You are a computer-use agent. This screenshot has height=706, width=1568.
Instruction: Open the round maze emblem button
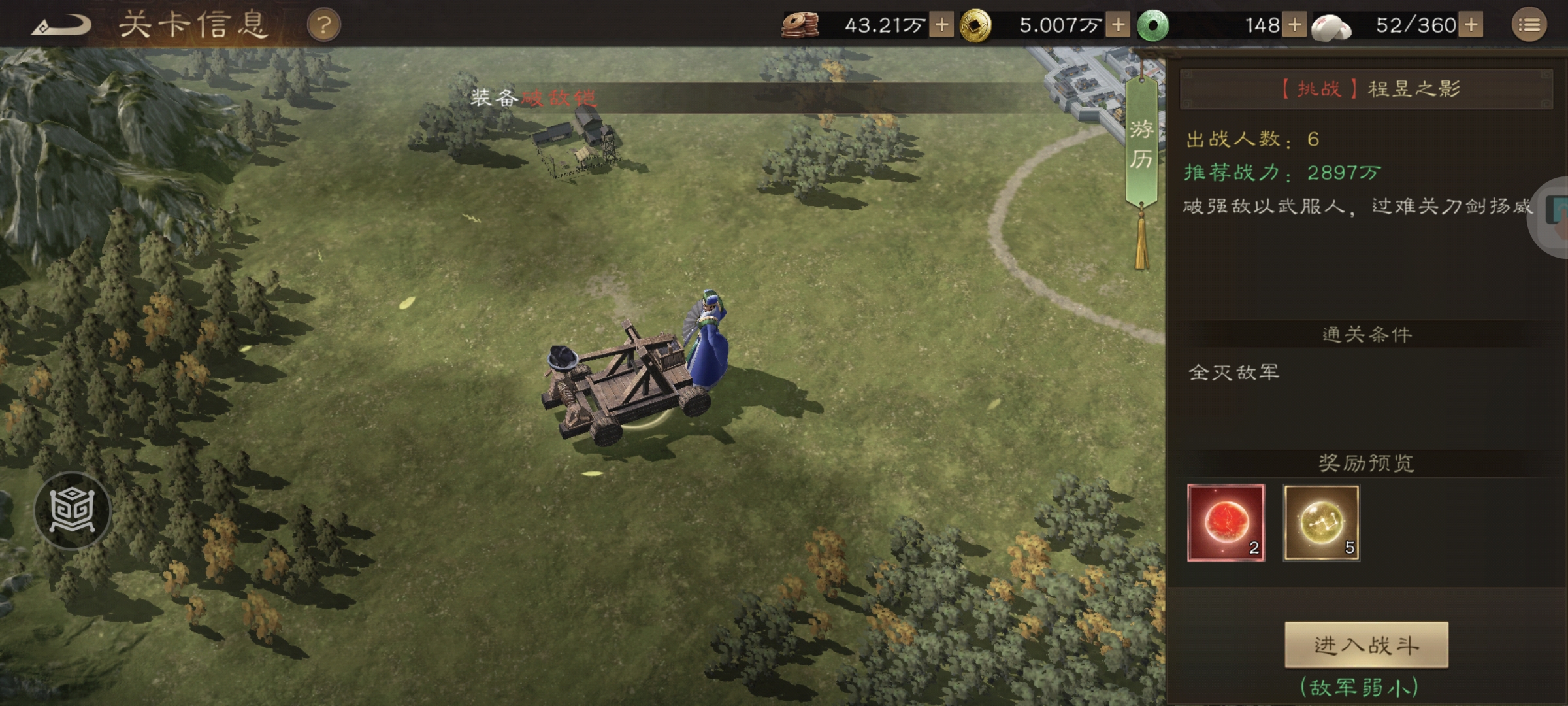click(73, 510)
